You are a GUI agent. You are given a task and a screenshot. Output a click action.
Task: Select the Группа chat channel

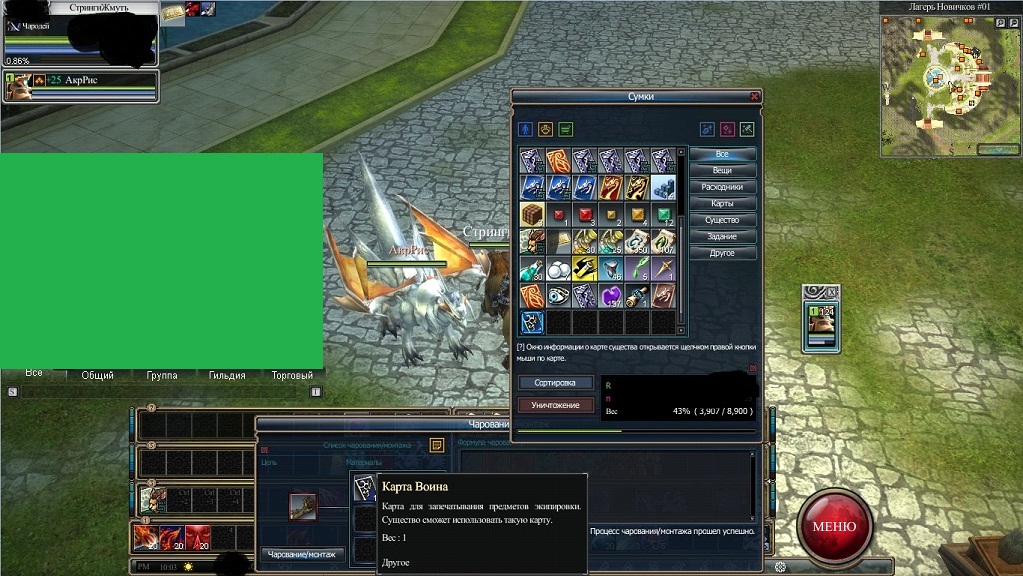coord(161,376)
